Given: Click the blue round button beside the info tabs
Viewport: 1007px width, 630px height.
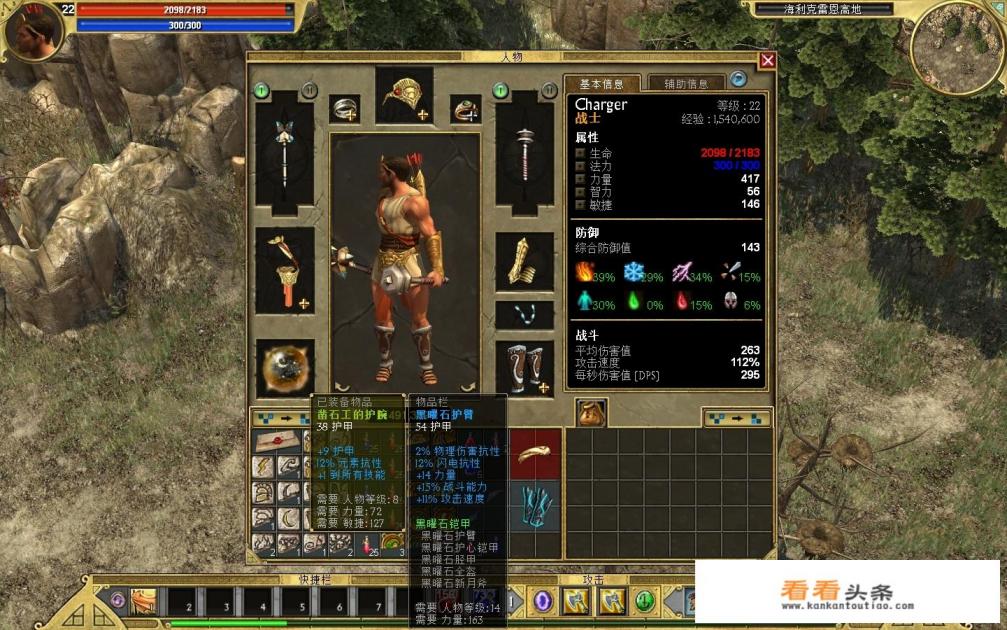Looking at the screenshot, I should (738, 79).
